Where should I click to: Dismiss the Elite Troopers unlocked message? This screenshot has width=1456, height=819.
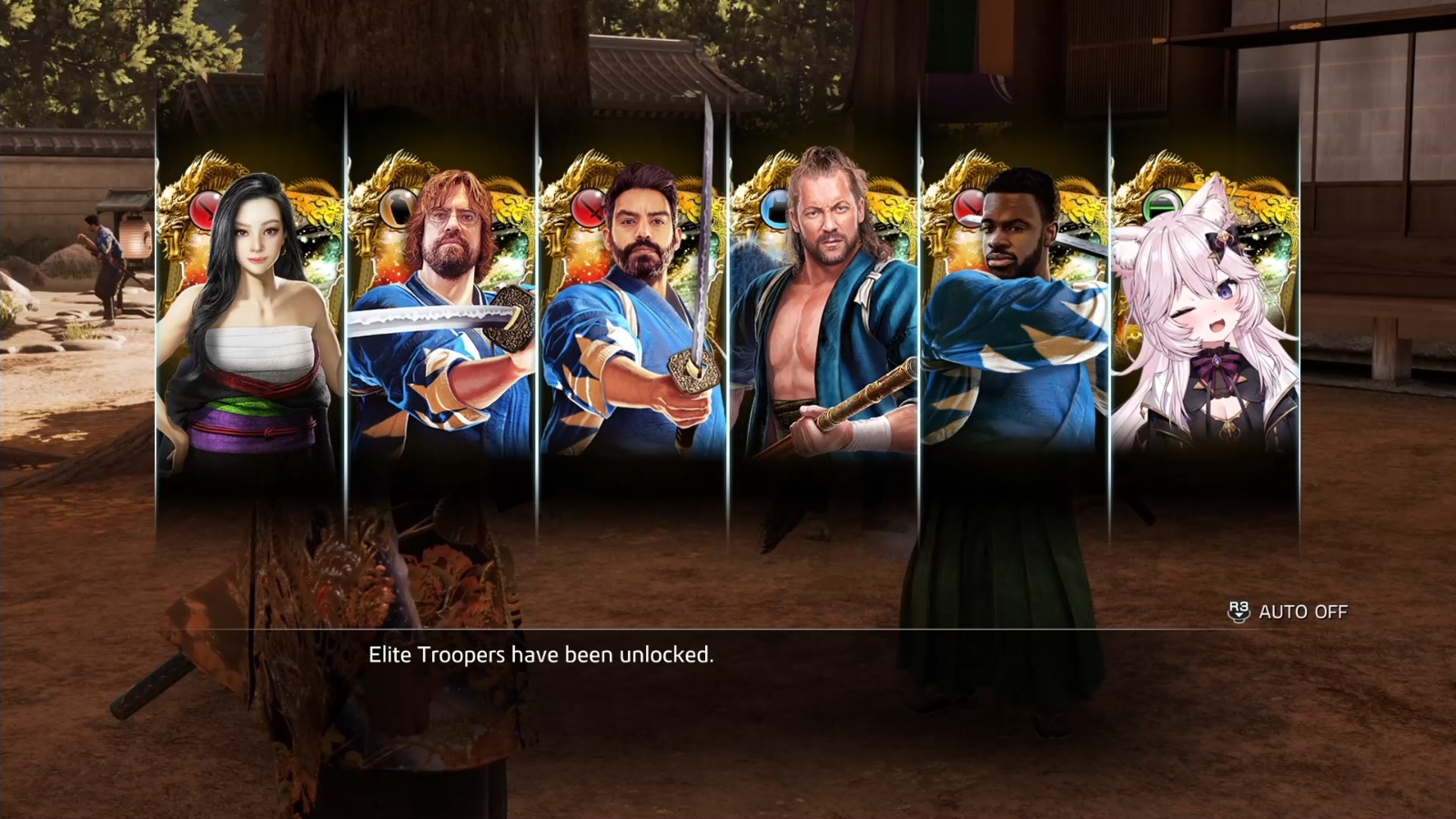click(542, 653)
